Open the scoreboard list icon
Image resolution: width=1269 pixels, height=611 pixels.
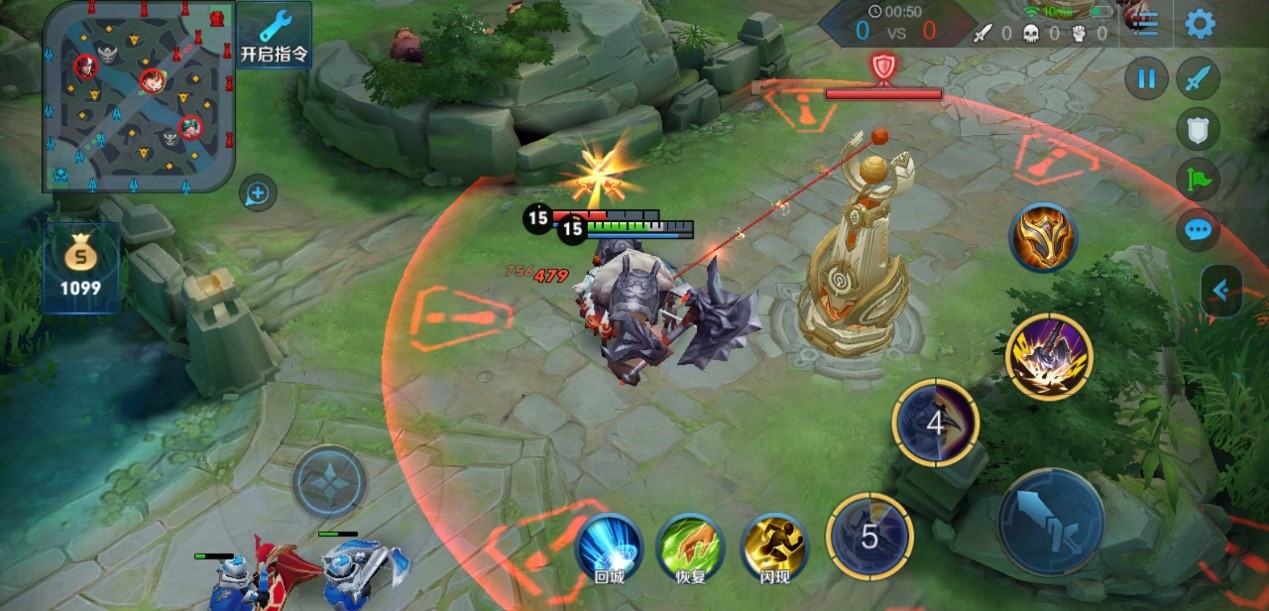pos(1146,24)
